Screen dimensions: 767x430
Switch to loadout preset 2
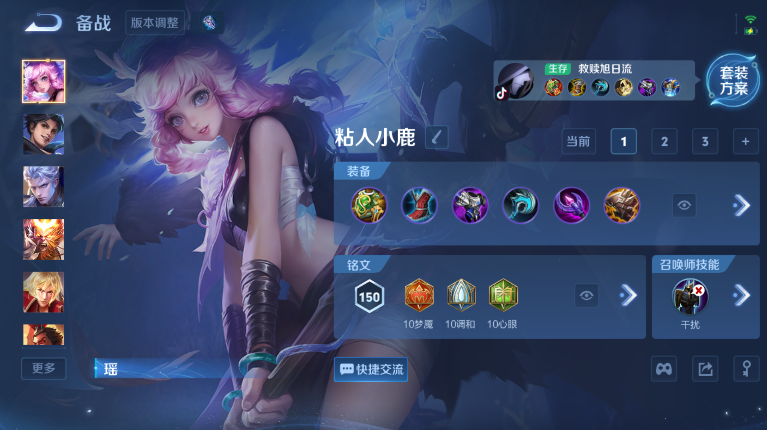pyautogui.click(x=664, y=142)
